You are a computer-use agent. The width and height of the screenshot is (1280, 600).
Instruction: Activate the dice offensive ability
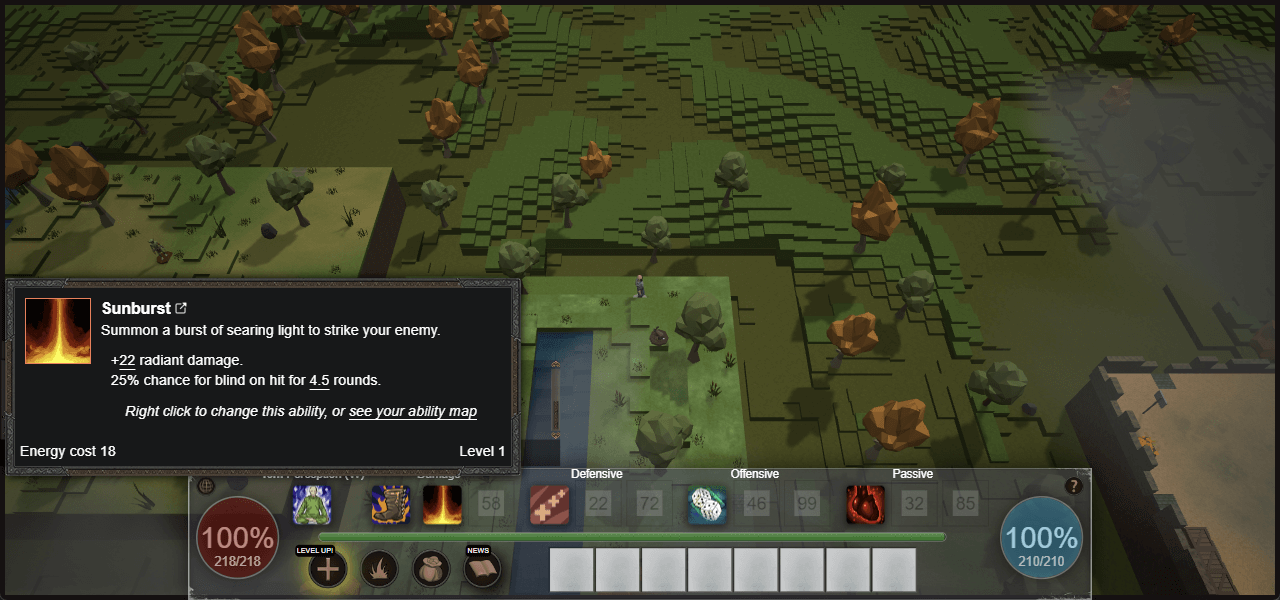click(707, 505)
